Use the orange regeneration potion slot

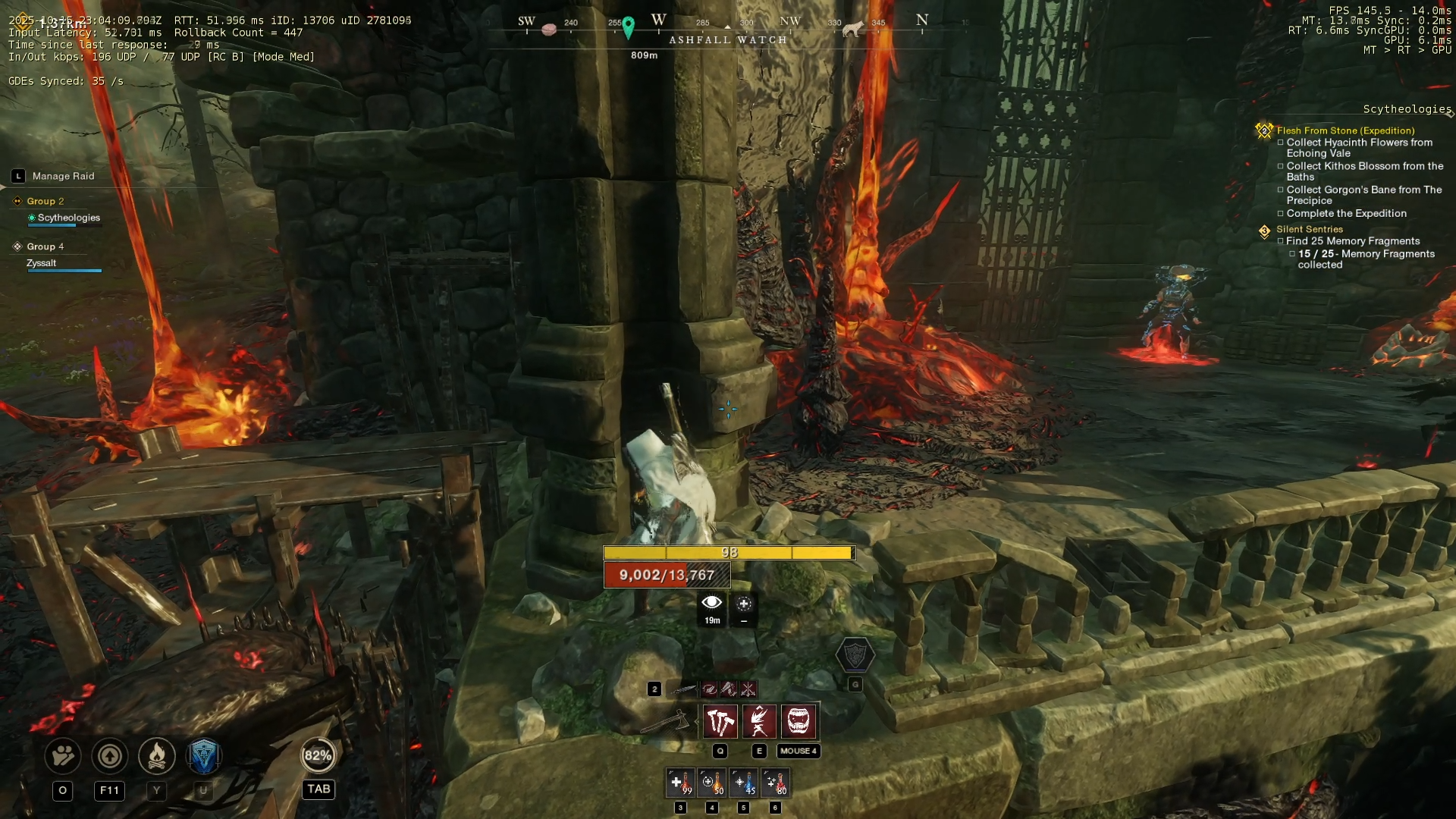pos(711,783)
